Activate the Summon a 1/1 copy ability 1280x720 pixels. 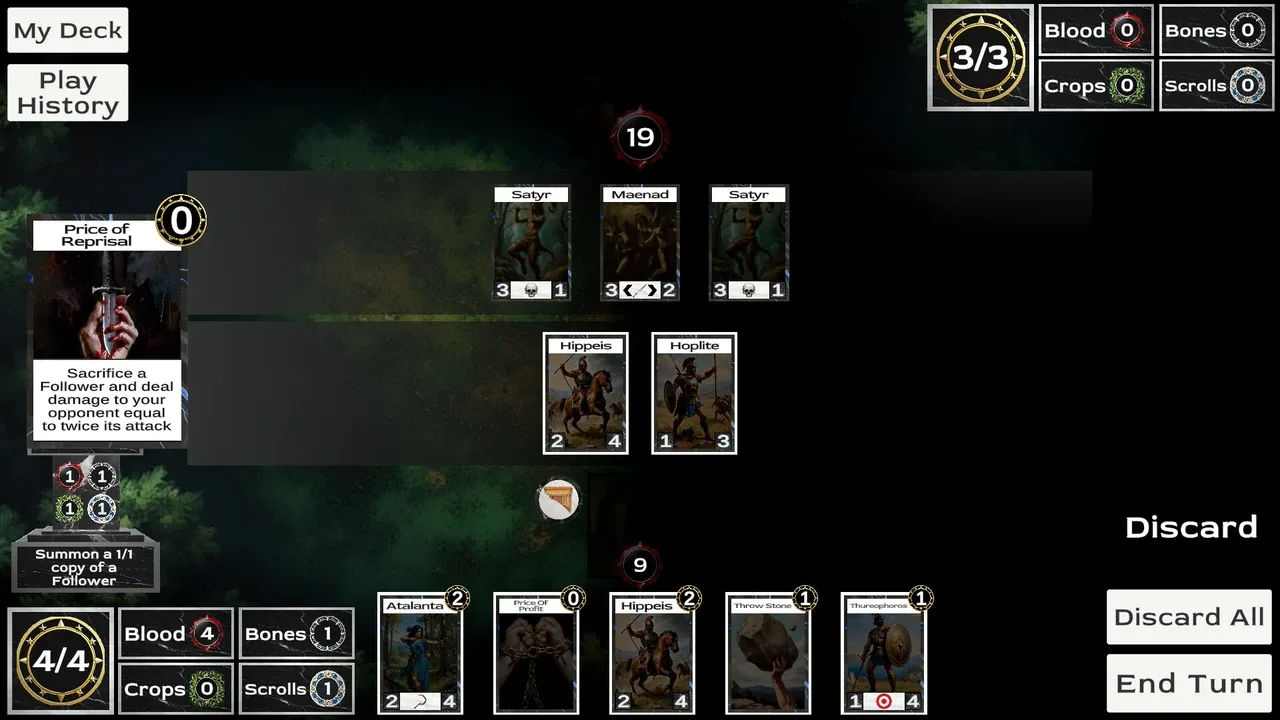85,566
